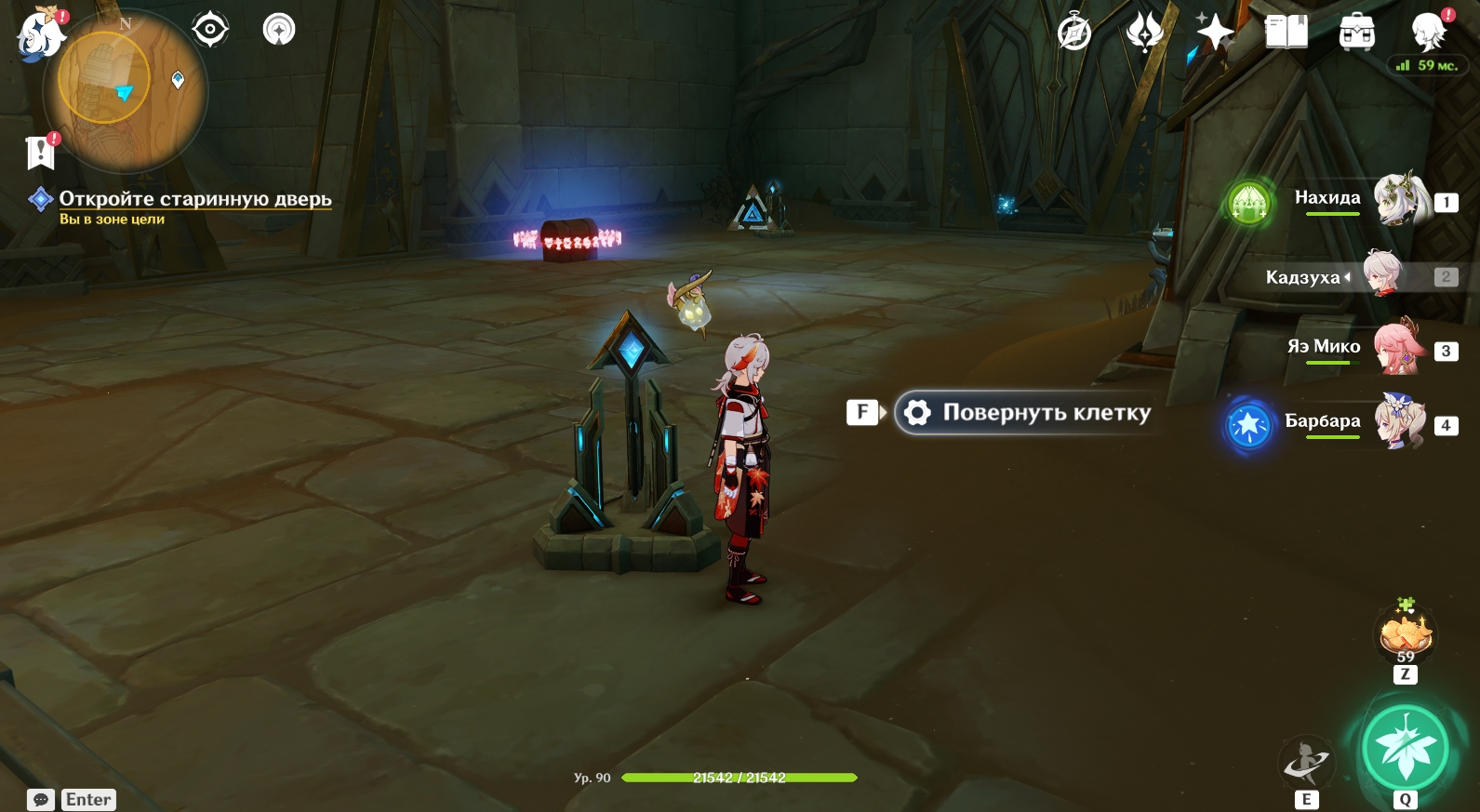Open the chat box
The height and width of the screenshot is (812, 1480).
pyautogui.click(x=41, y=800)
